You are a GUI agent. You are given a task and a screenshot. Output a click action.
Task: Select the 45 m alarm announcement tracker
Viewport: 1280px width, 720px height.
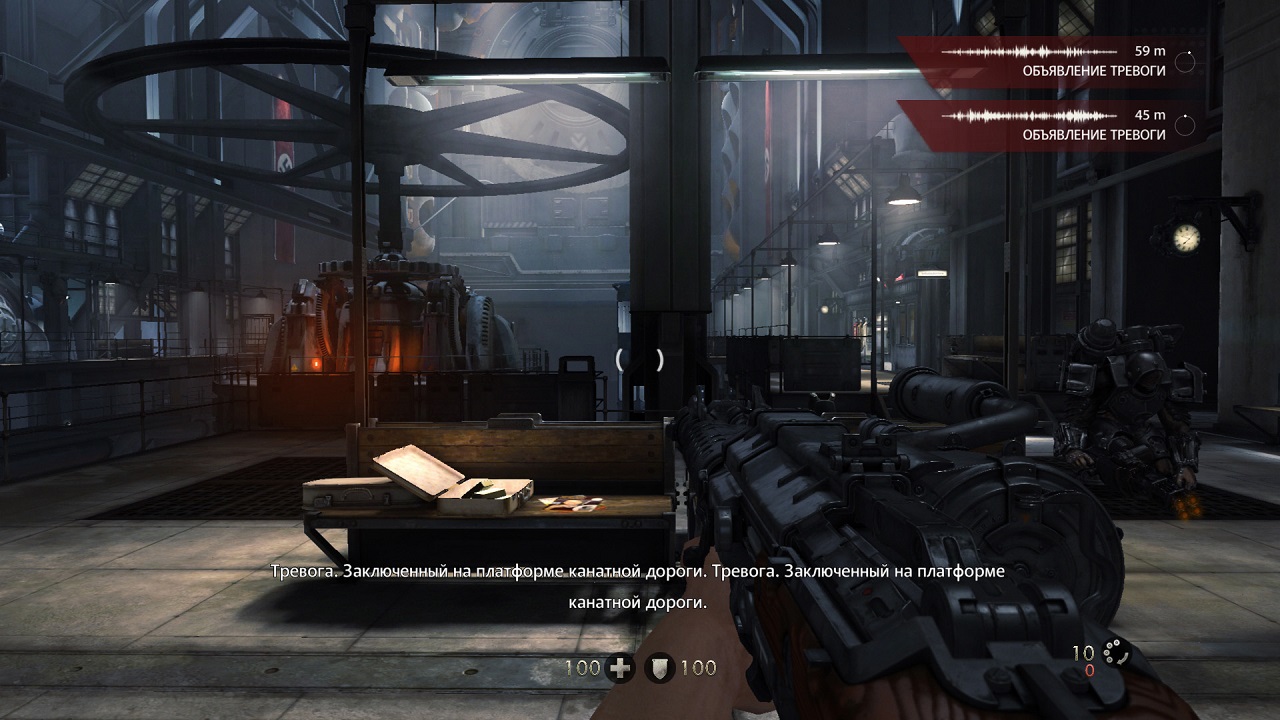(x=1052, y=125)
